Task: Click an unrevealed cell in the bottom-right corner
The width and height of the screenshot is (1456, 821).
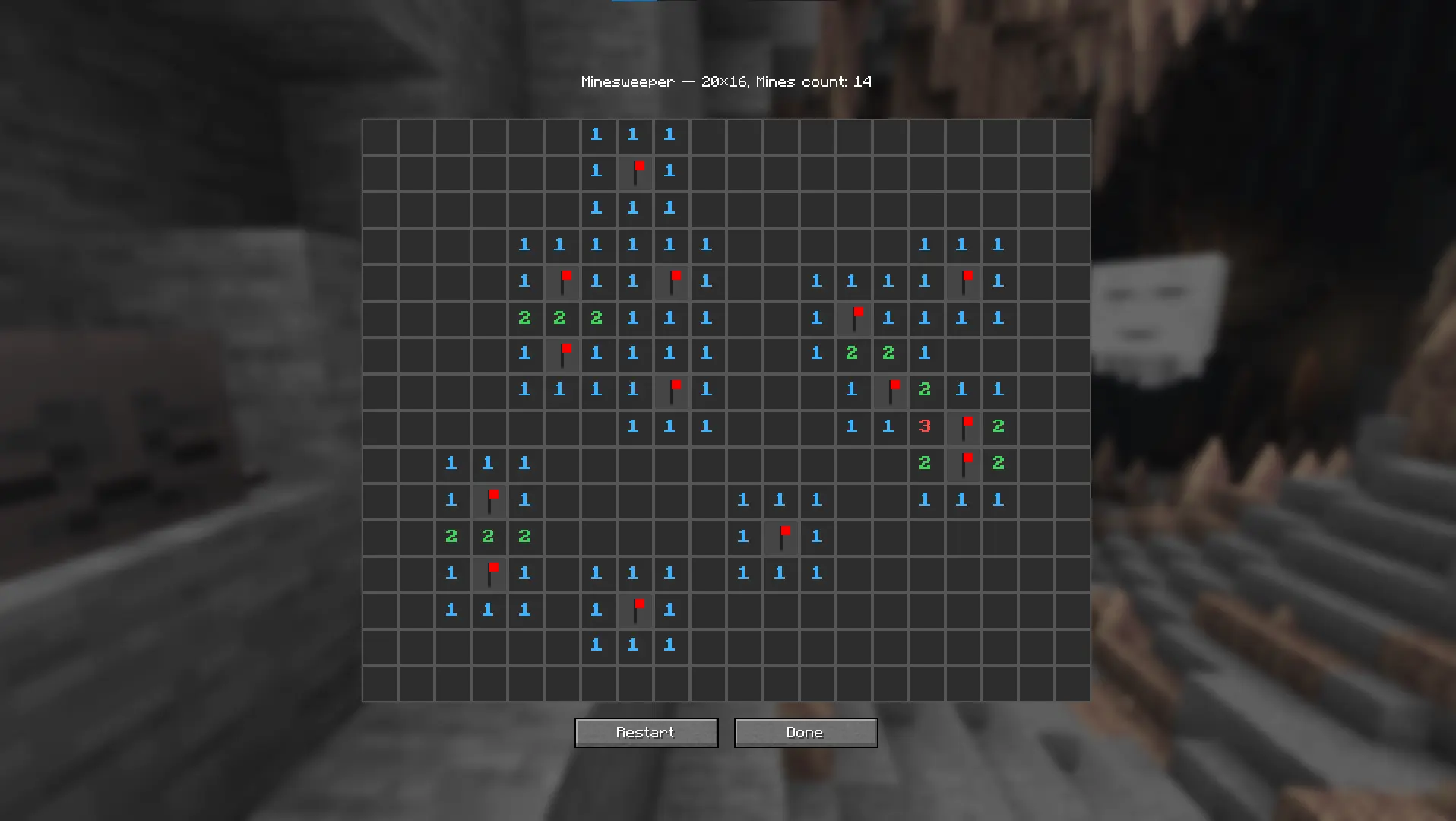Action: (x=1071, y=682)
